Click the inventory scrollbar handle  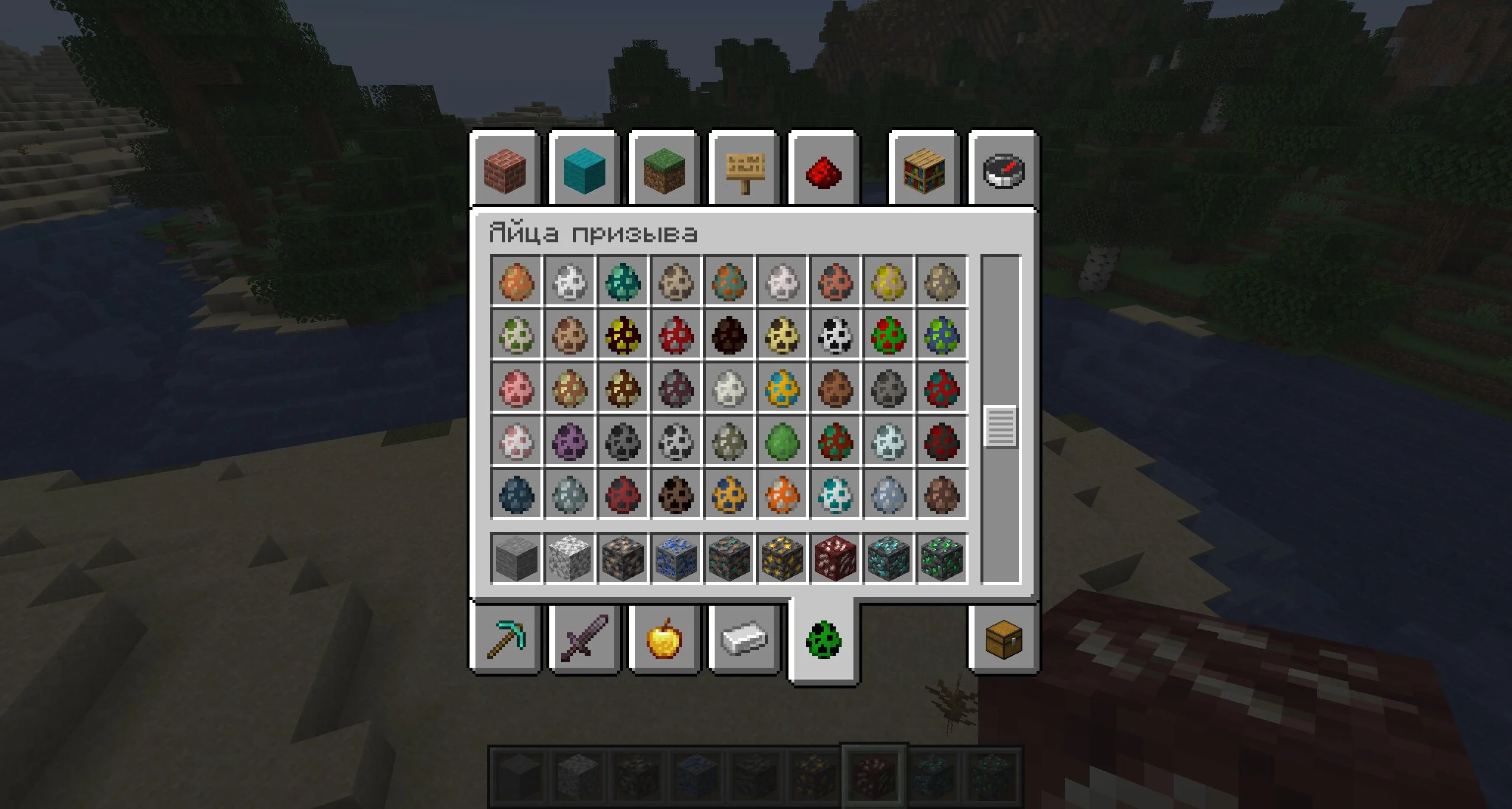pyautogui.click(x=1001, y=426)
